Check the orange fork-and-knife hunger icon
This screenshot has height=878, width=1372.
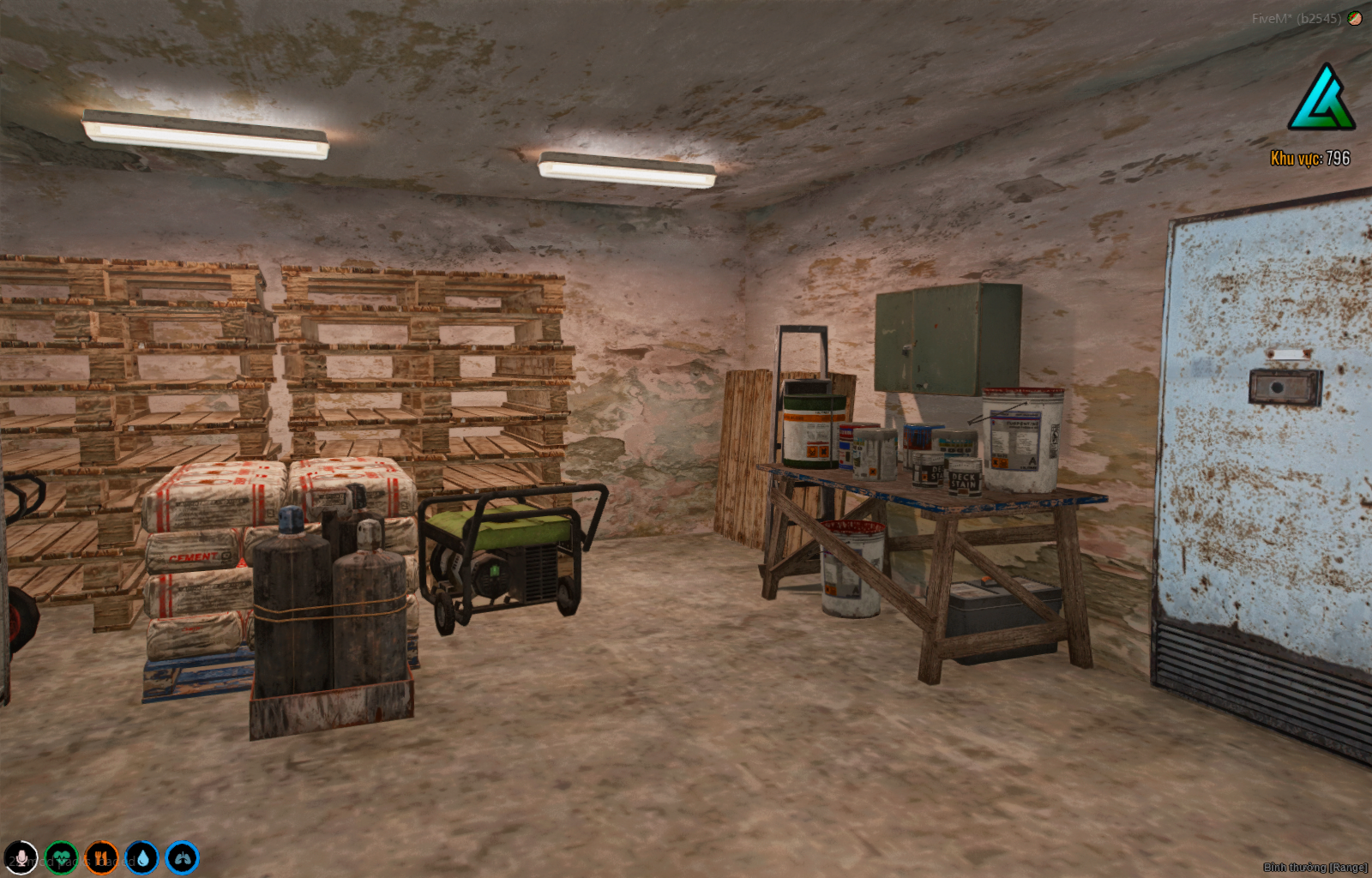coord(101,857)
